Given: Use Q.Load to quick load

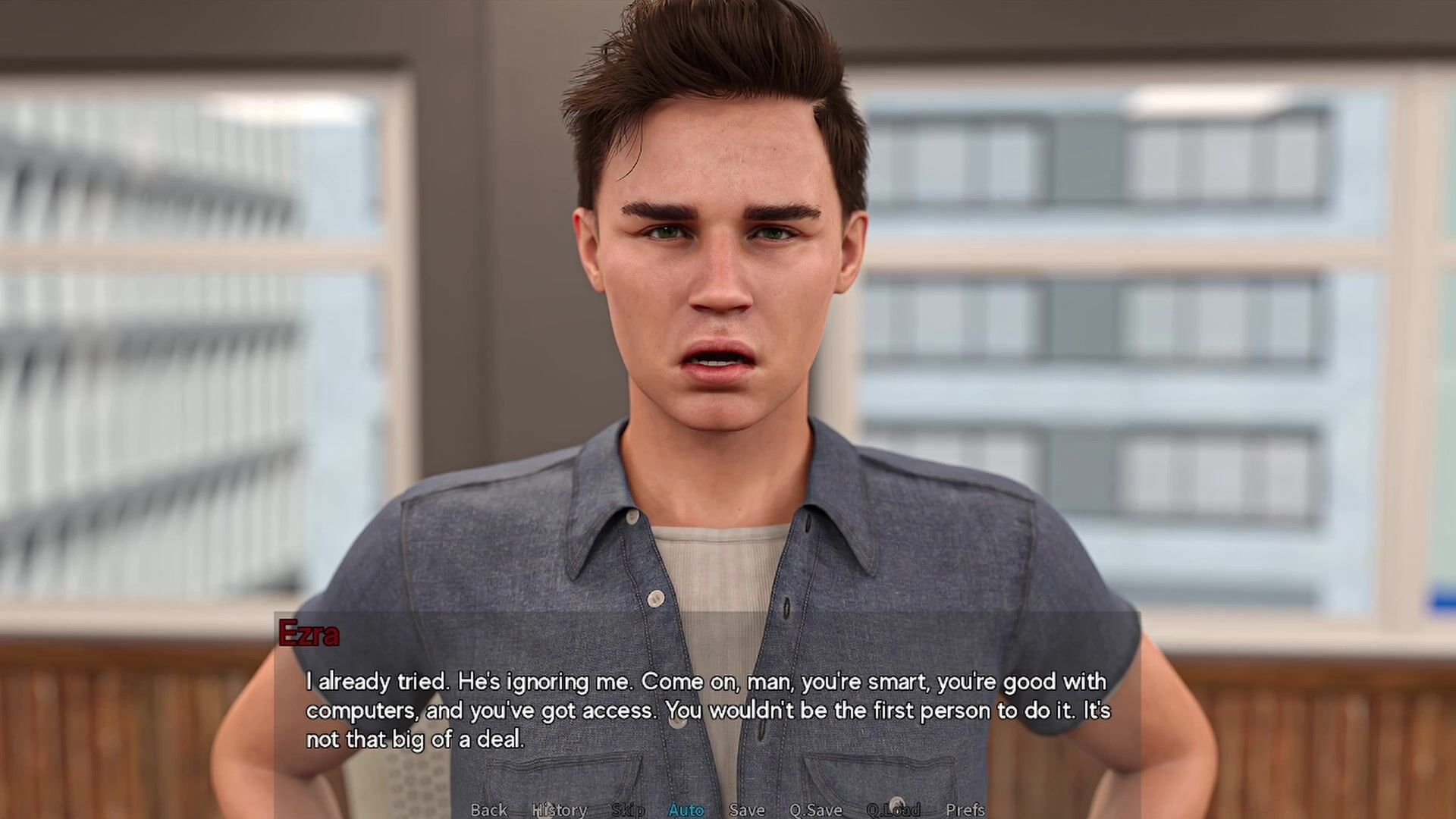Looking at the screenshot, I should pyautogui.click(x=893, y=809).
